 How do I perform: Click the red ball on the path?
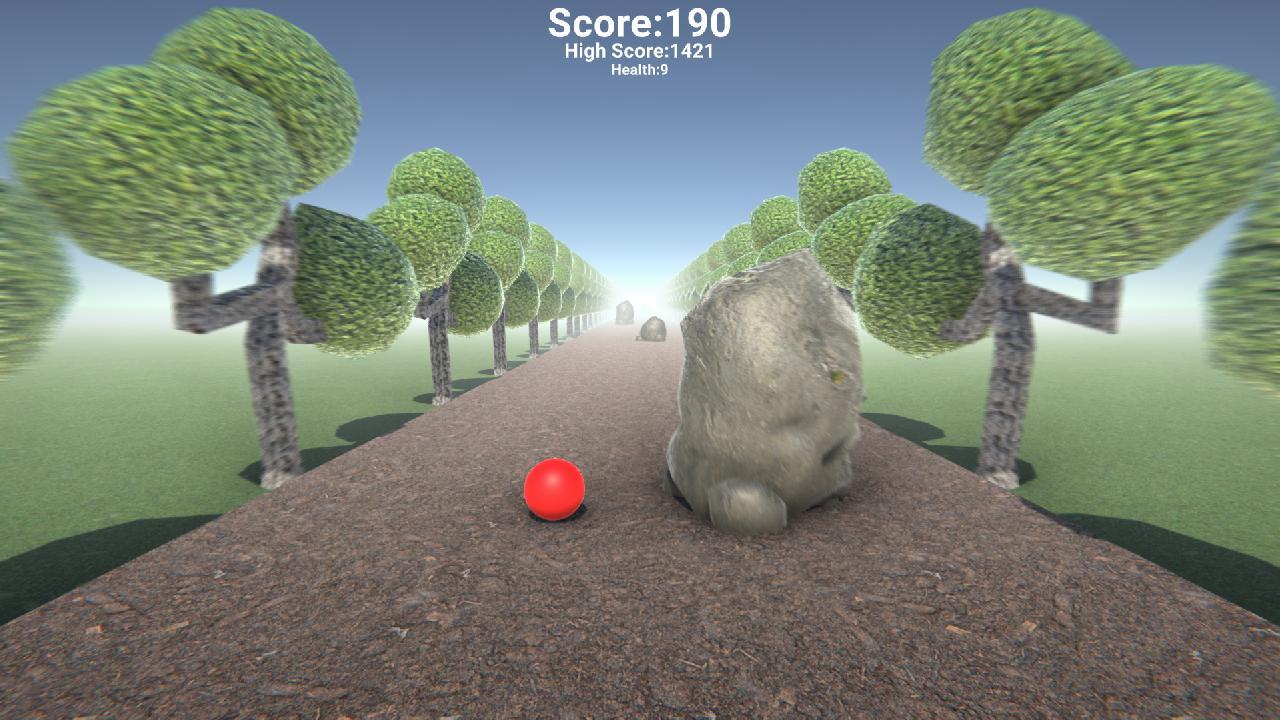point(553,488)
